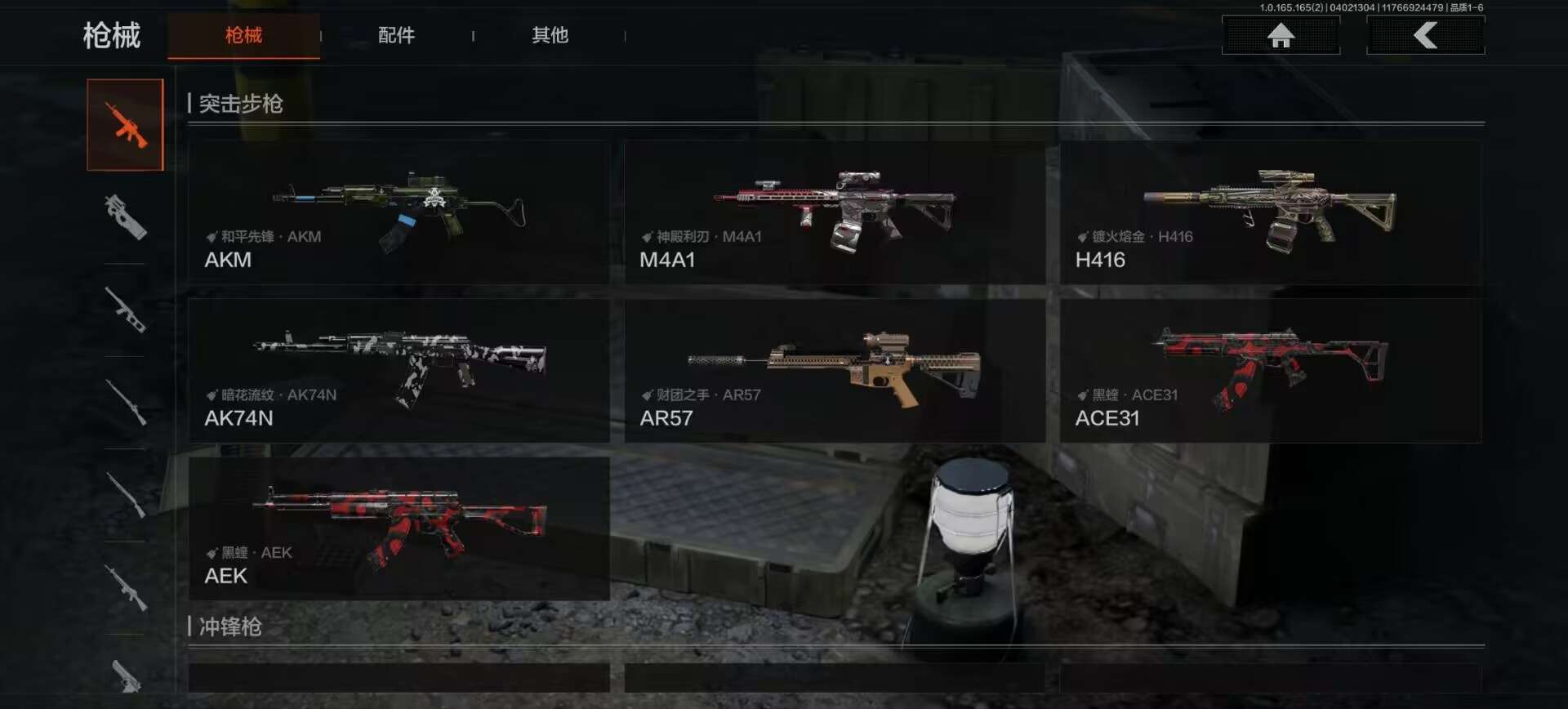Select the AKM weapon card
The image size is (1568, 709).
pos(399,212)
